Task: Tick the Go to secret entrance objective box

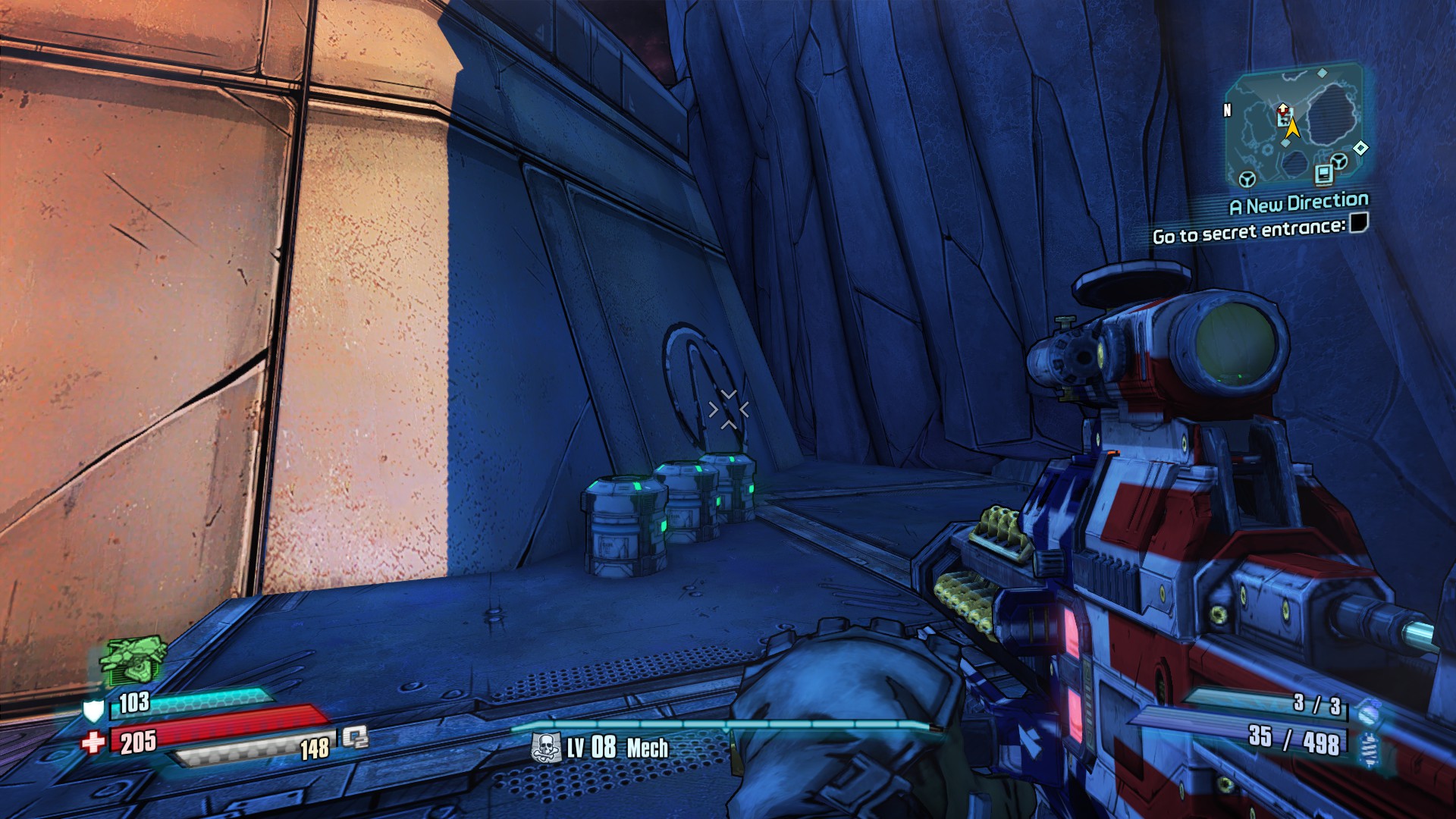Action: pyautogui.click(x=1358, y=223)
